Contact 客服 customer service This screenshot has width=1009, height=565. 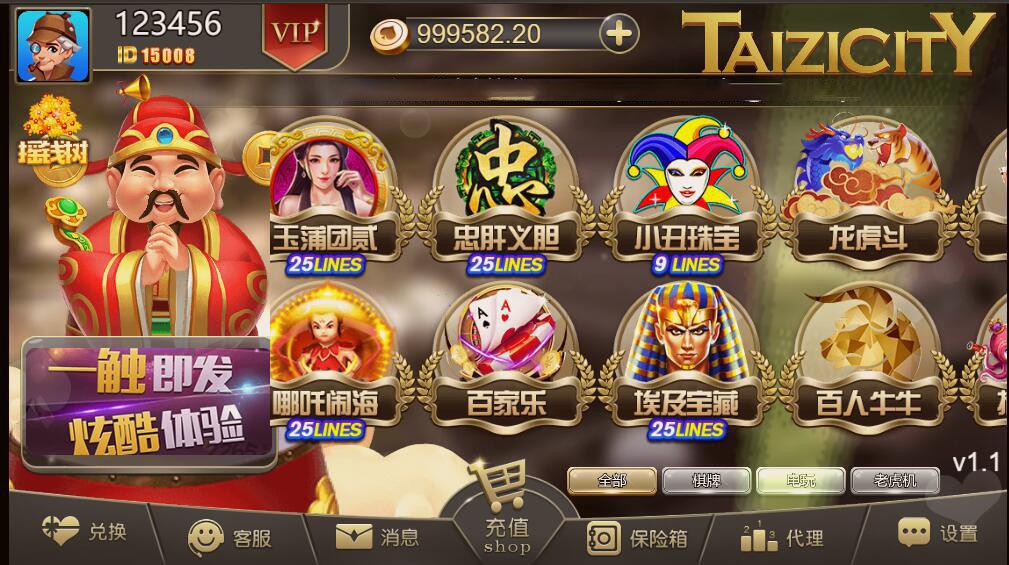coord(231,537)
